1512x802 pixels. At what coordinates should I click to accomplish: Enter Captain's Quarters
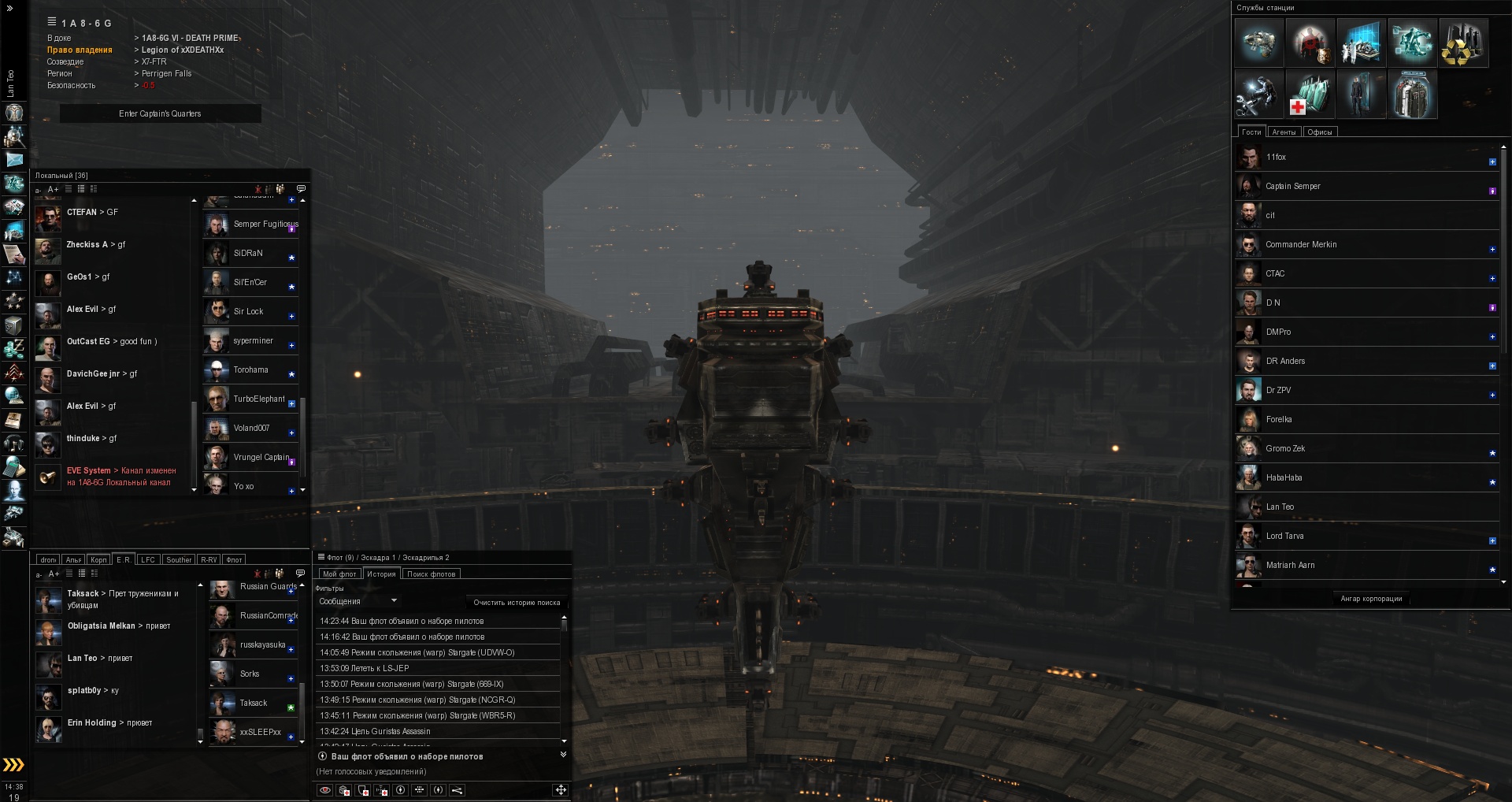160,114
